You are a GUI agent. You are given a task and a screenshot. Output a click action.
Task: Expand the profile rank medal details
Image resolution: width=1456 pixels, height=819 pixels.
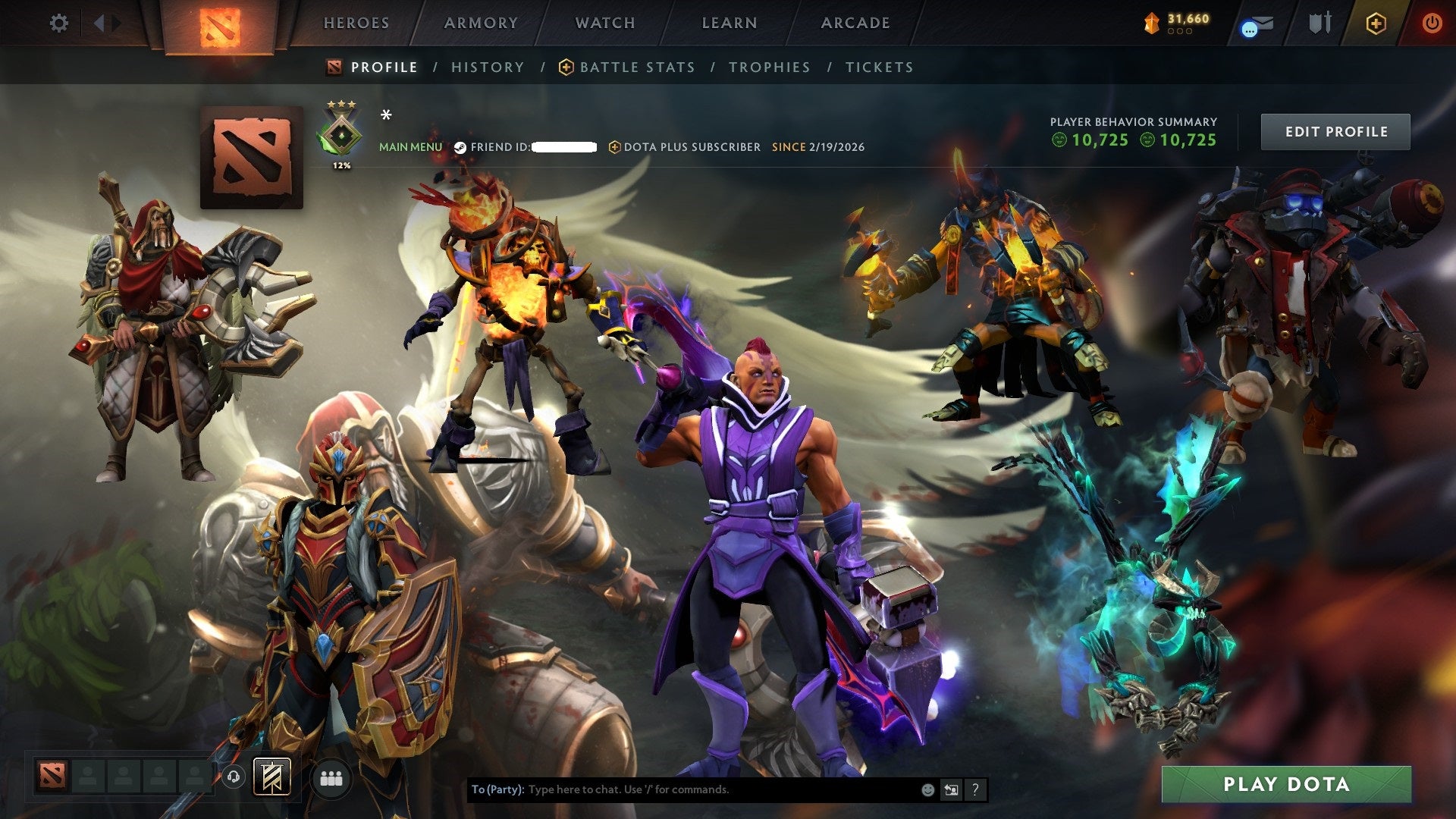(x=343, y=133)
